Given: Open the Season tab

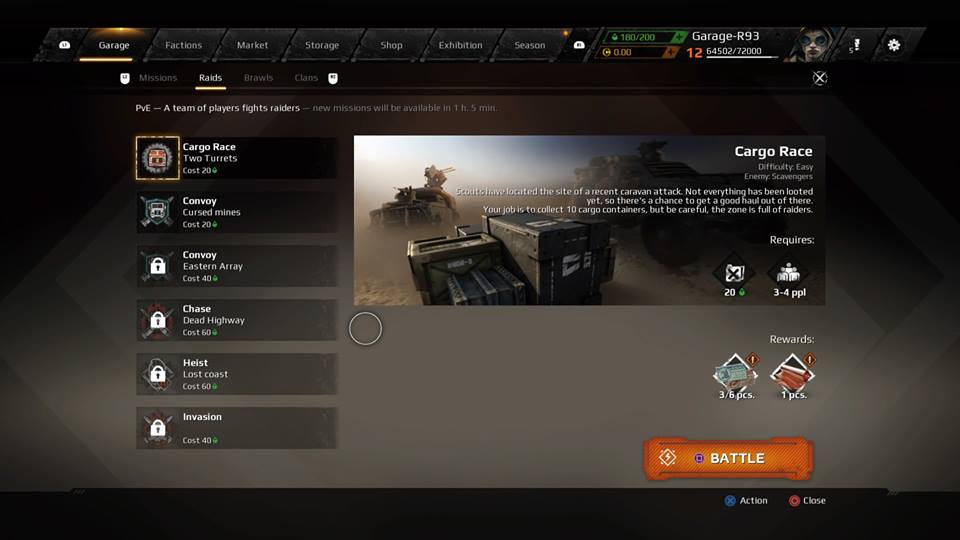Looking at the screenshot, I should pos(529,45).
